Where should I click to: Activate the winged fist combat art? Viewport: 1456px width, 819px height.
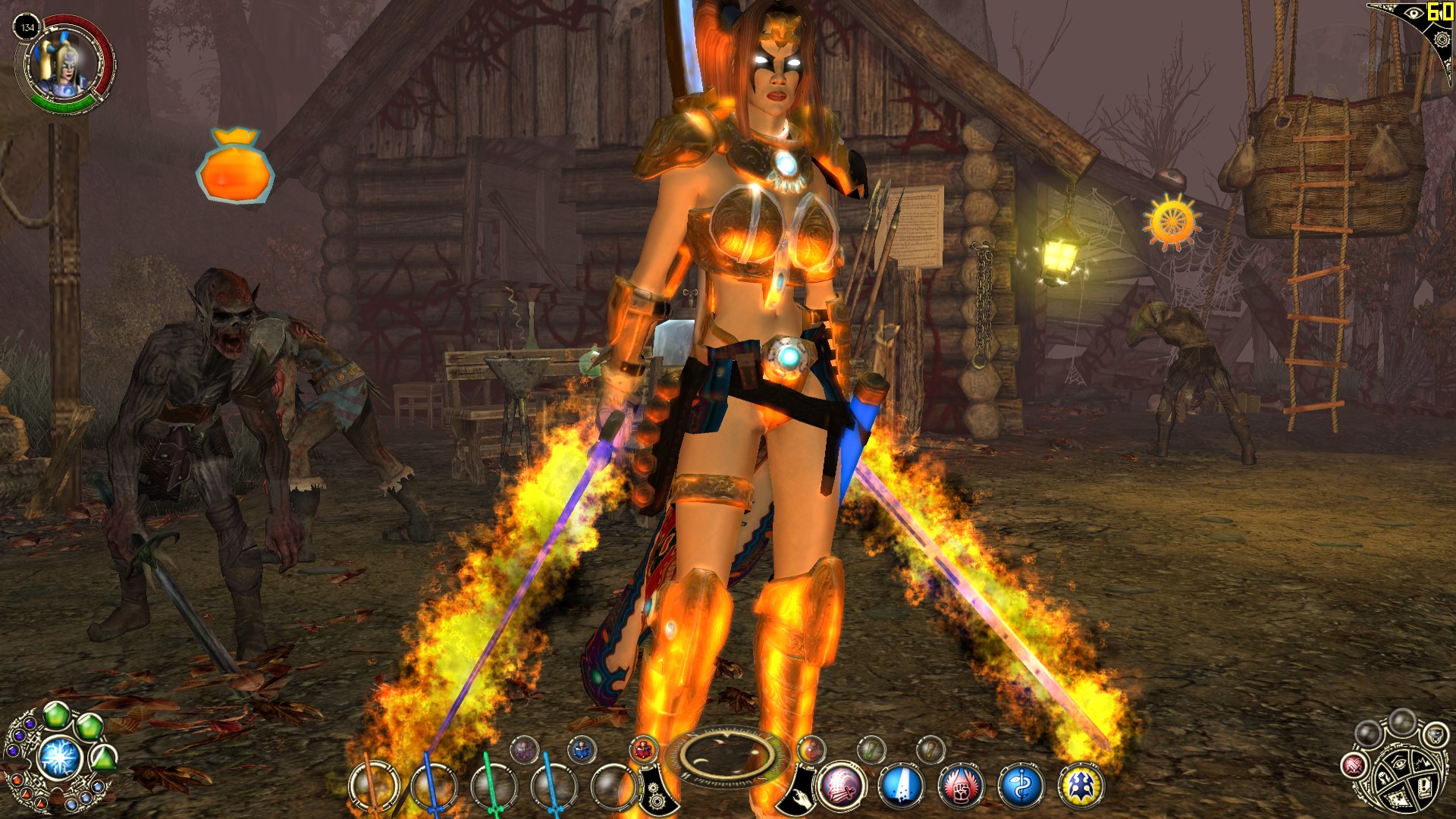[961, 786]
